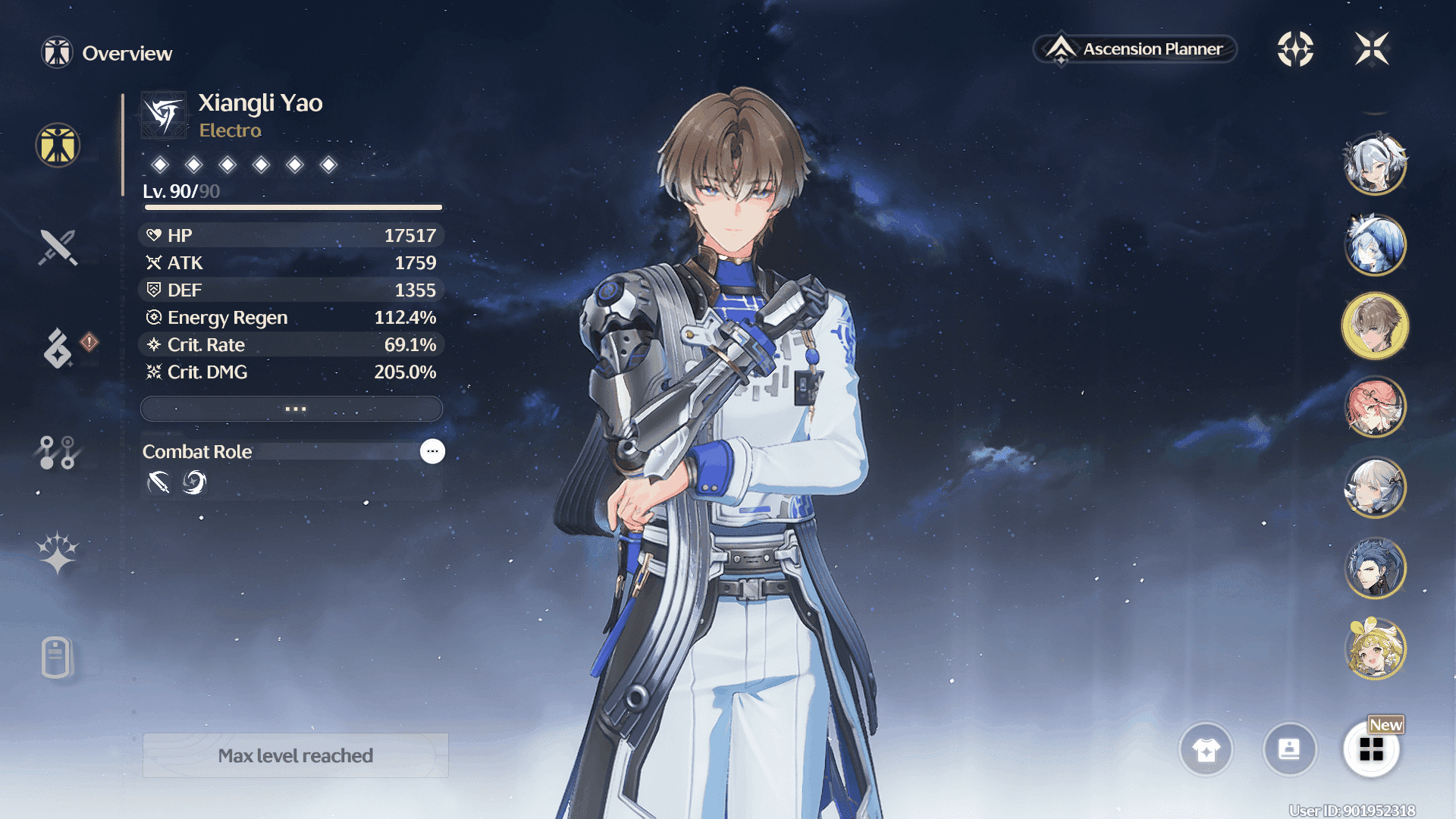Open the weapon tab with crossed swords

(x=58, y=247)
